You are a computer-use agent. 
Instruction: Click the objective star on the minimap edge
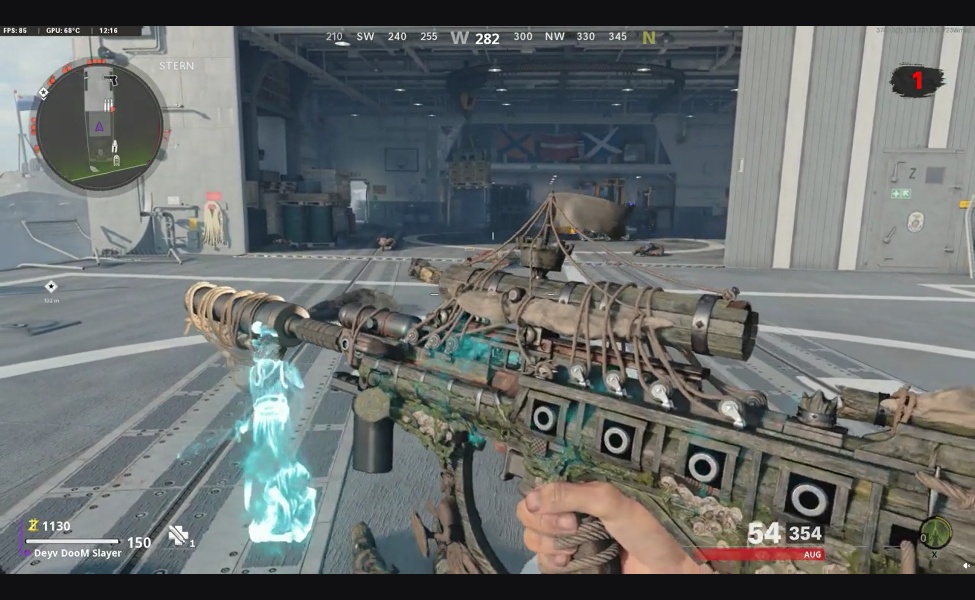click(x=43, y=93)
